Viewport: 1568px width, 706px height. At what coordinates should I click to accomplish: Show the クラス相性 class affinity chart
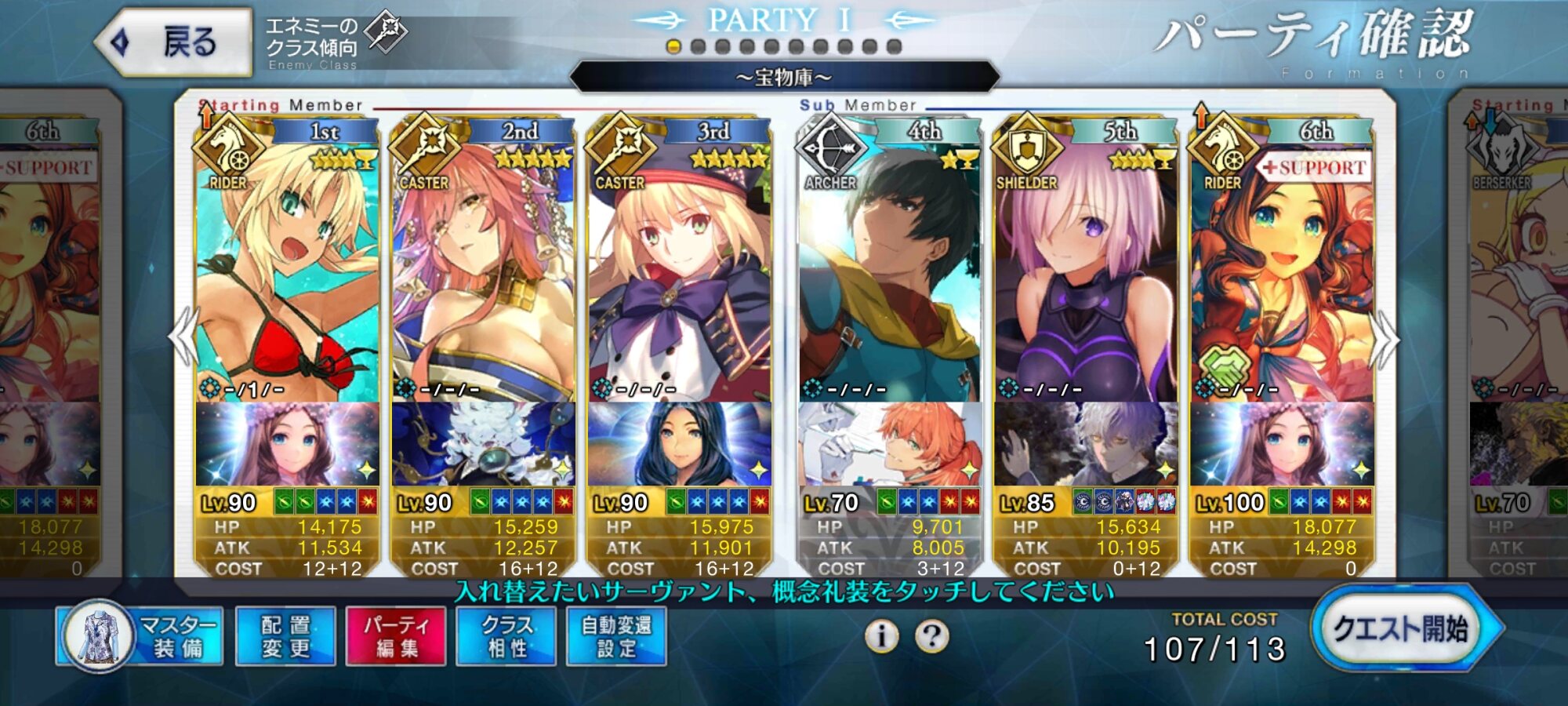506,636
